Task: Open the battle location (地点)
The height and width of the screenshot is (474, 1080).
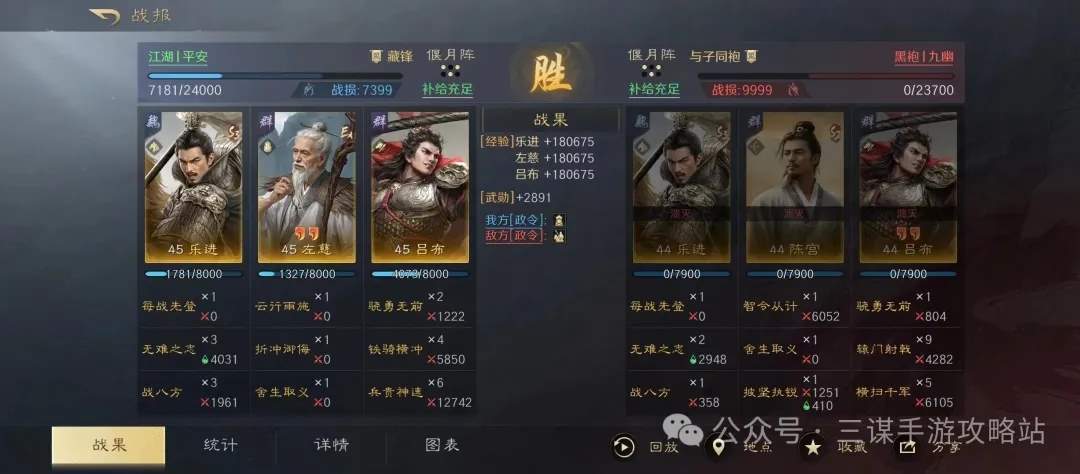Action: tap(719, 447)
